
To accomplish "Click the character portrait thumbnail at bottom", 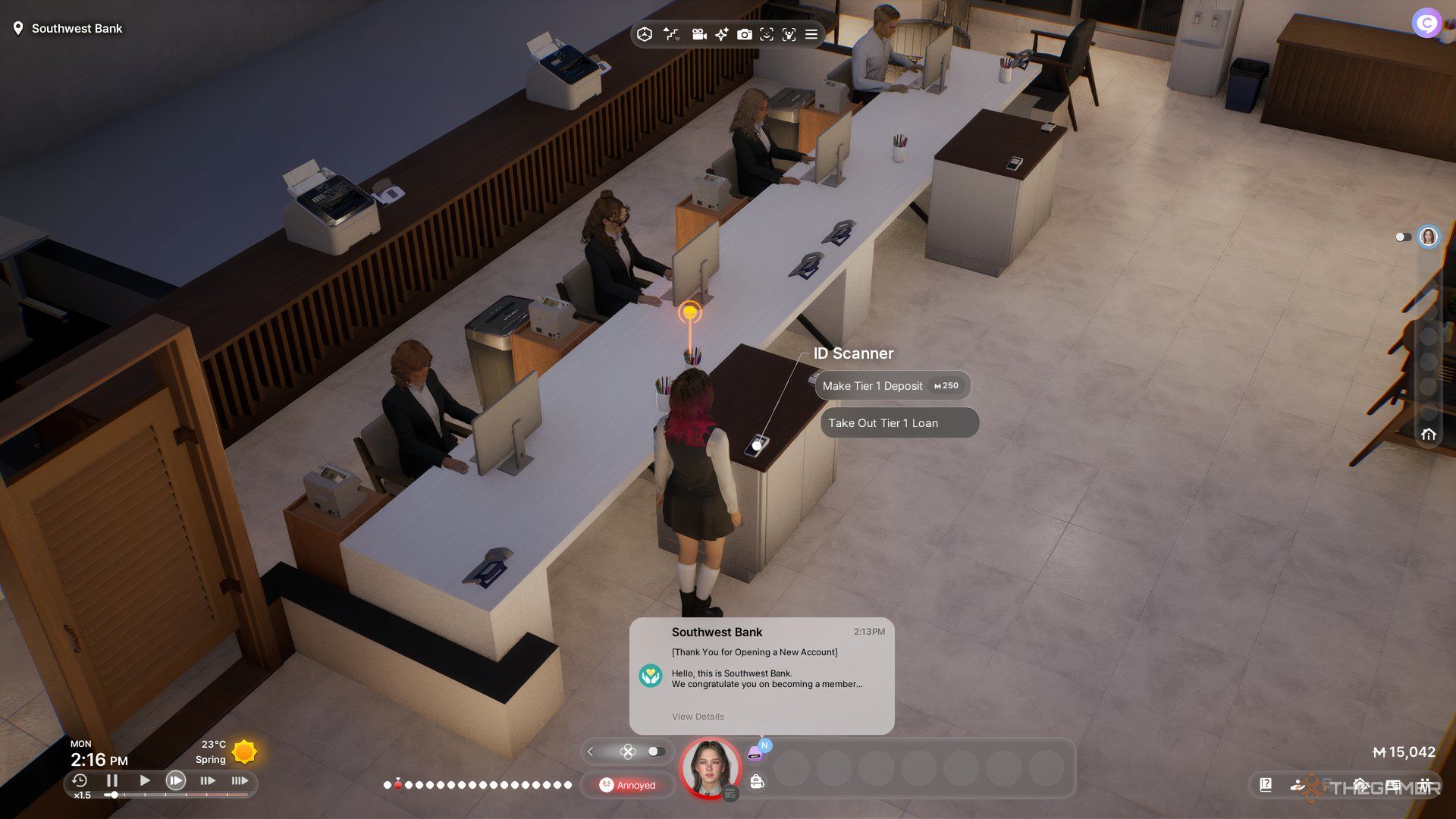I will pos(710,768).
